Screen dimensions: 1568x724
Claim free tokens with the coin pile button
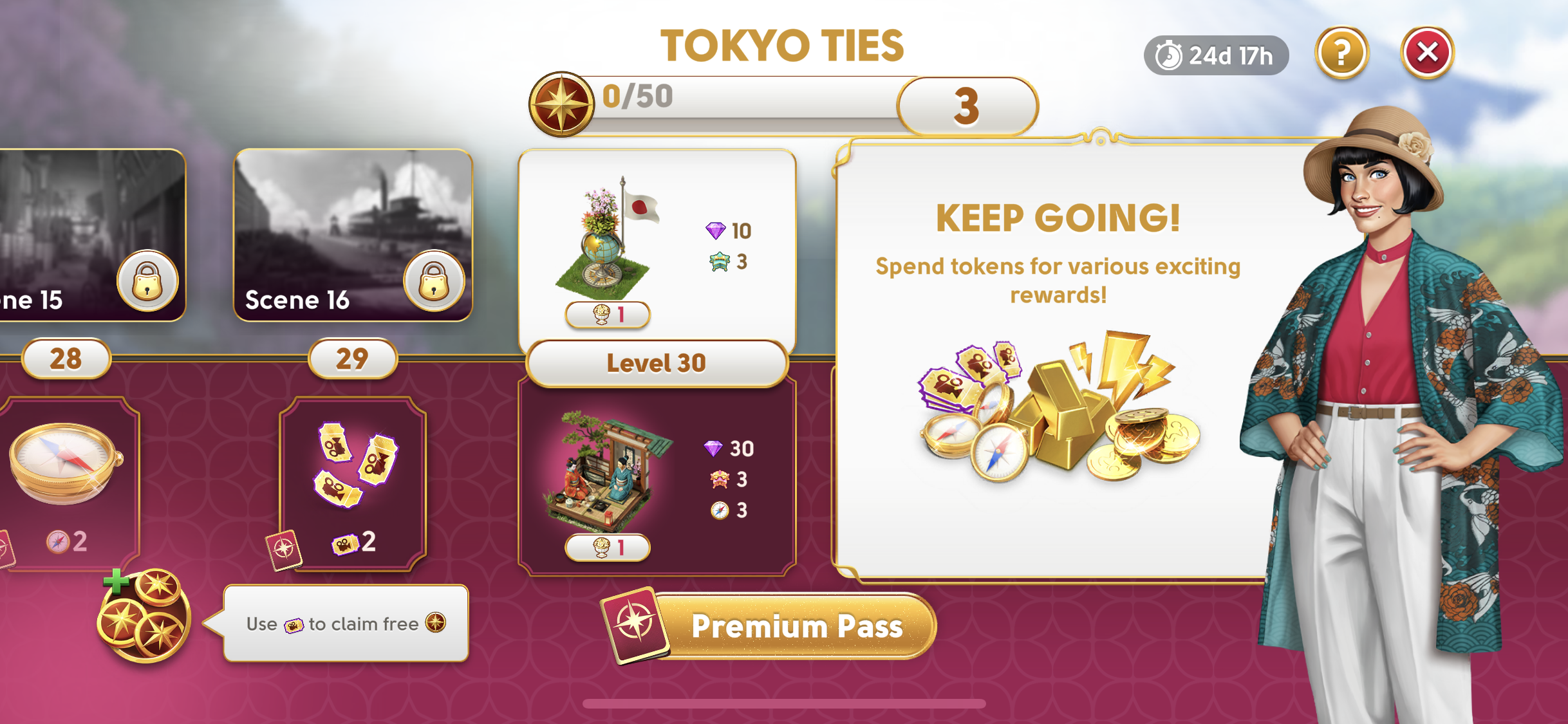click(144, 615)
